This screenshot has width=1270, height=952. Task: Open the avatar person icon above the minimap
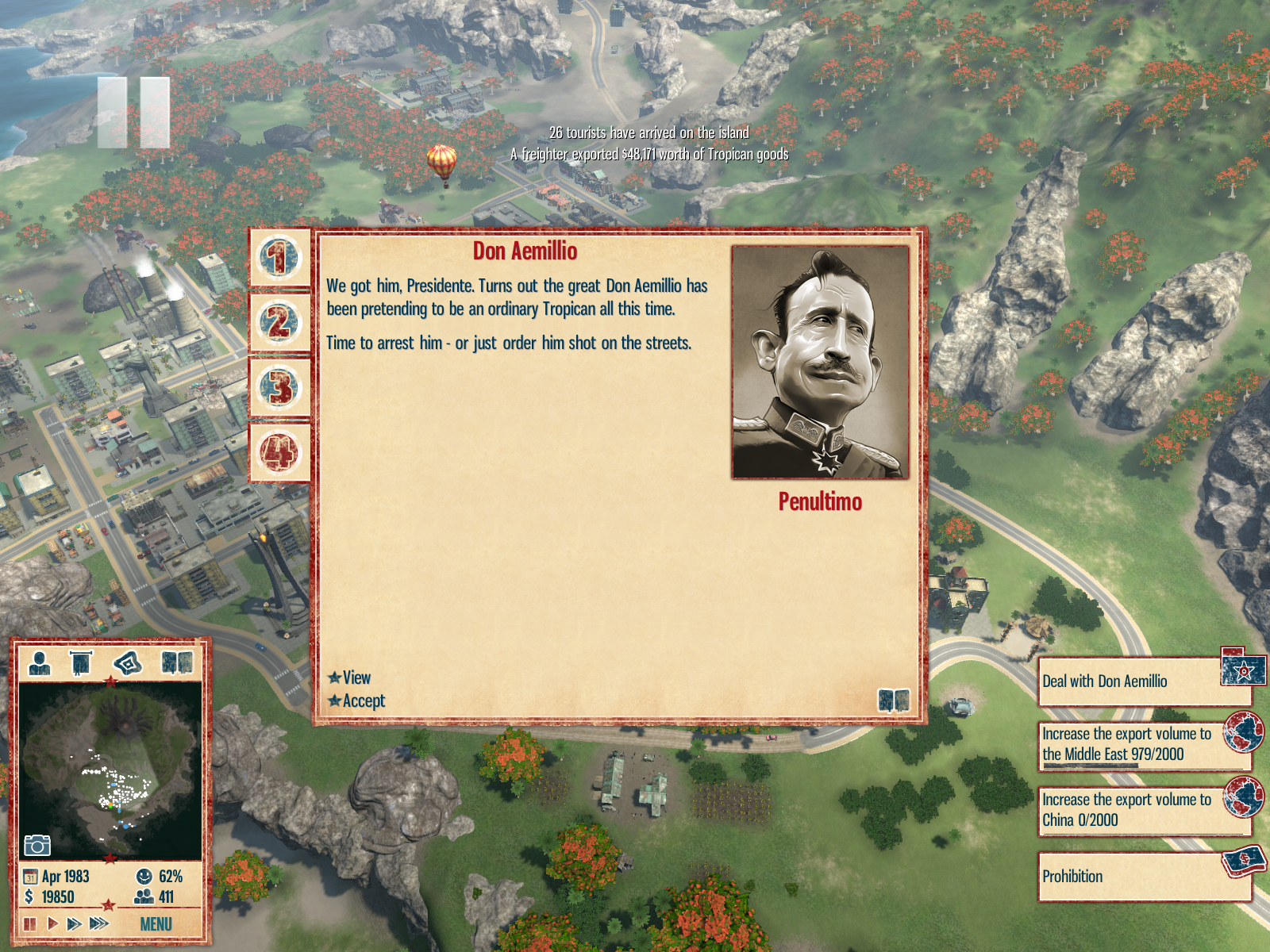[x=39, y=662]
